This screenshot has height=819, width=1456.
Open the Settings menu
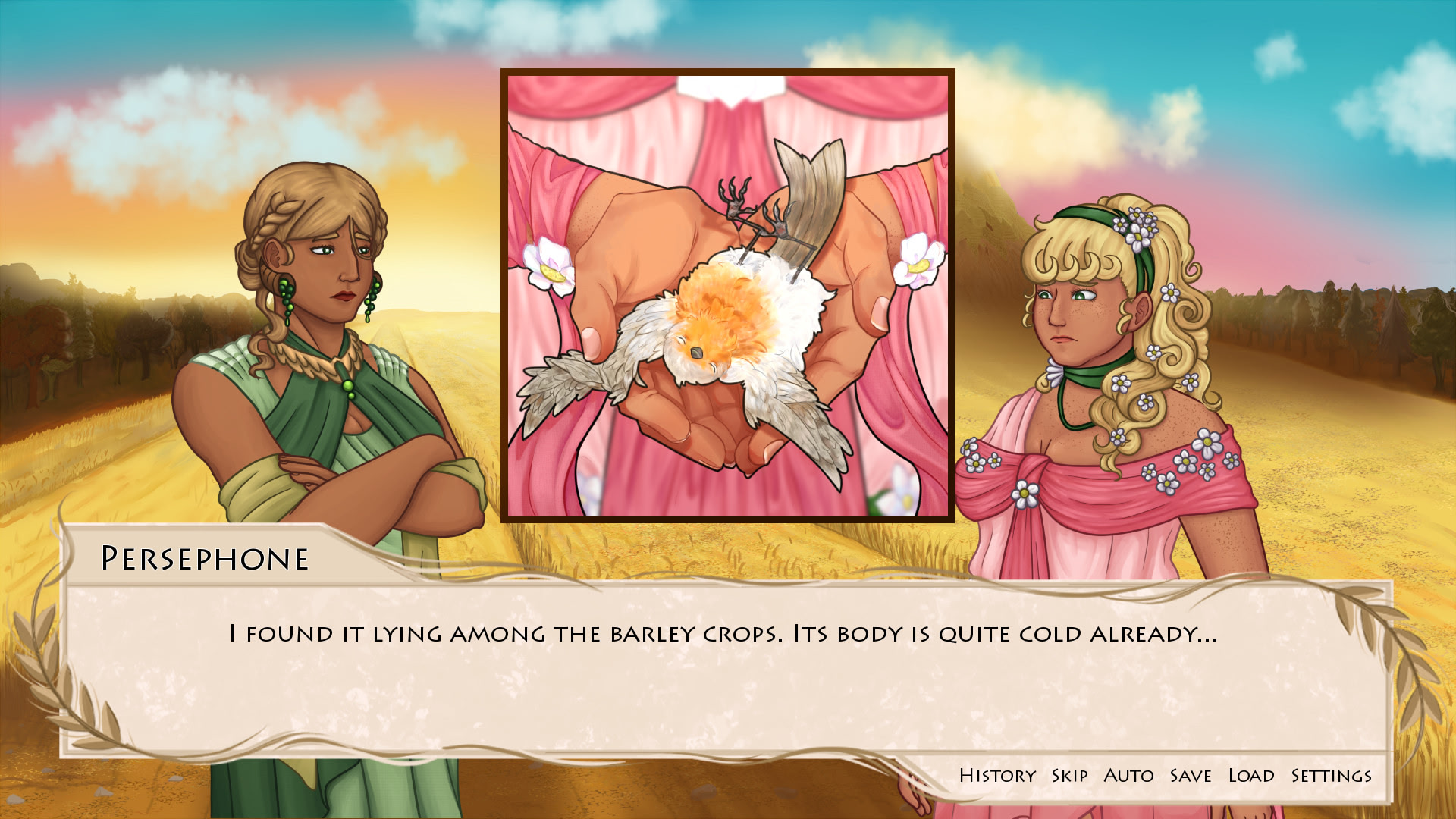pyautogui.click(x=1332, y=775)
